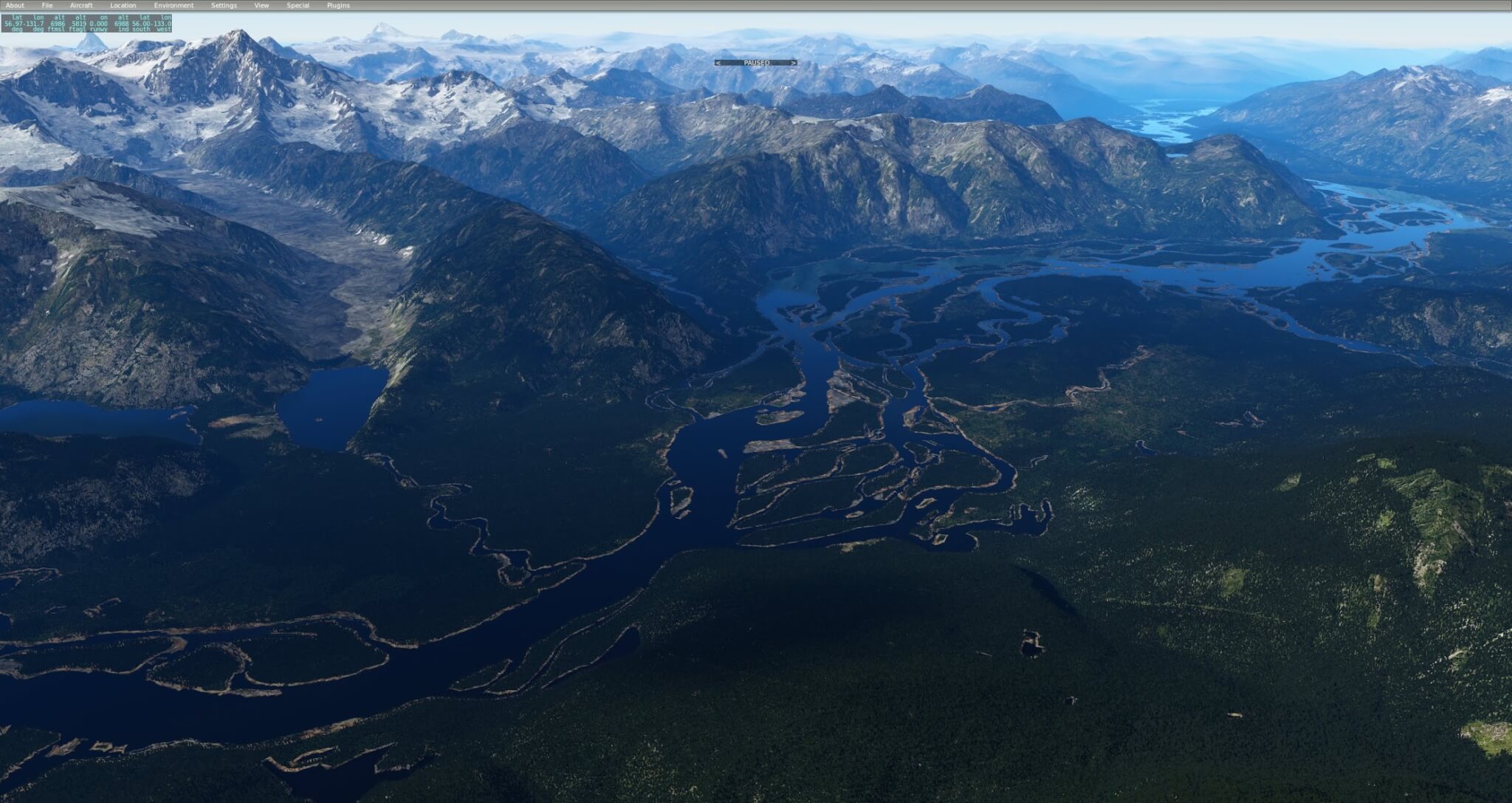Click the lon west readout in the overlay
1512x803 pixels.
click(x=162, y=23)
